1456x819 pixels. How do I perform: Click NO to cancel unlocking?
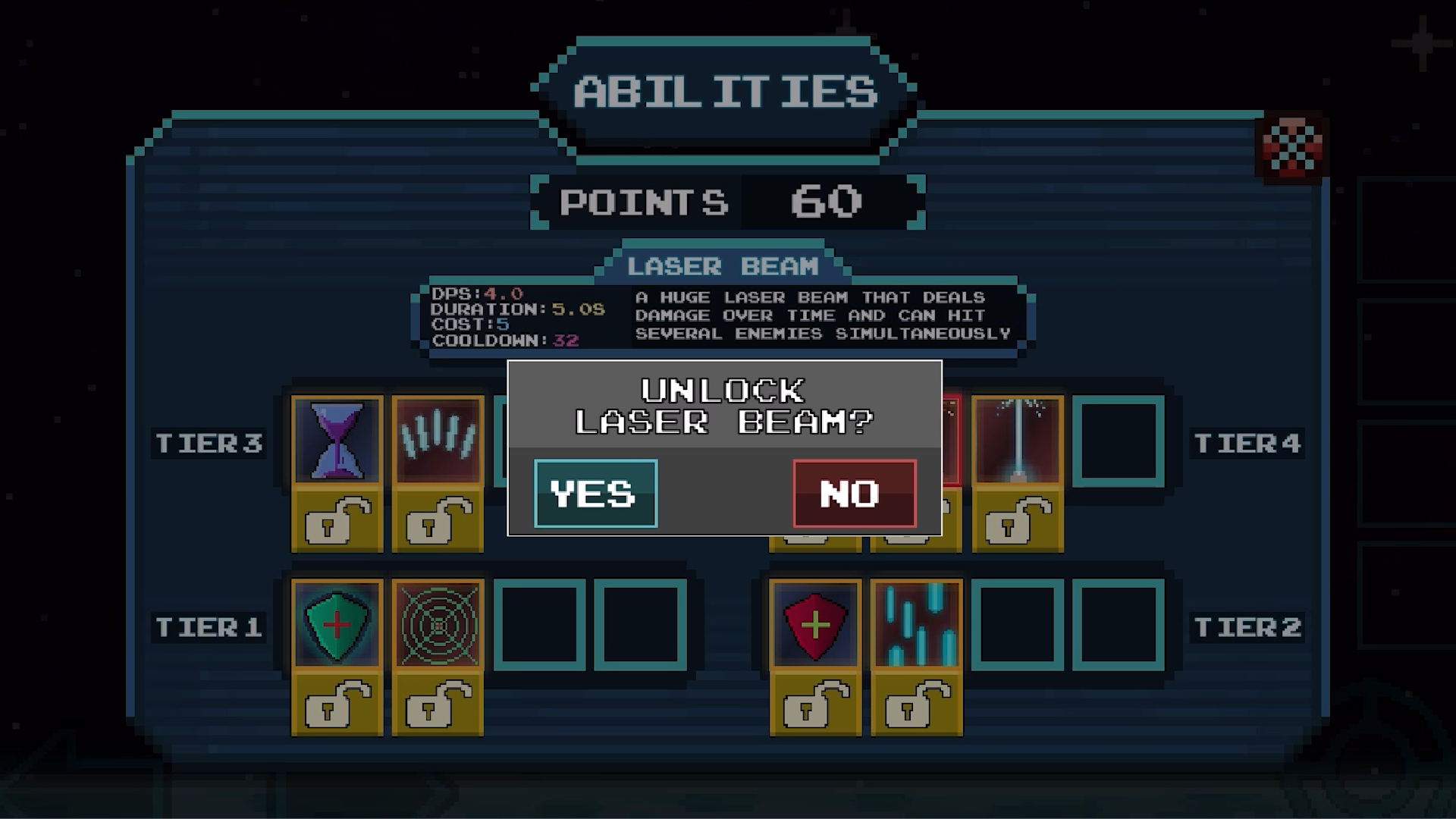[x=852, y=494]
